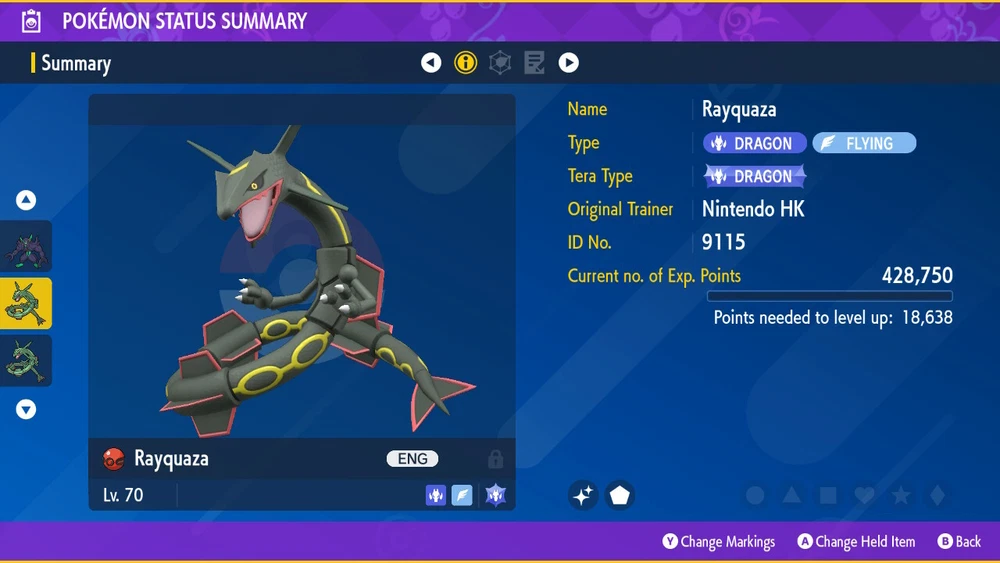Toggle the heart marking

pyautogui.click(x=864, y=495)
